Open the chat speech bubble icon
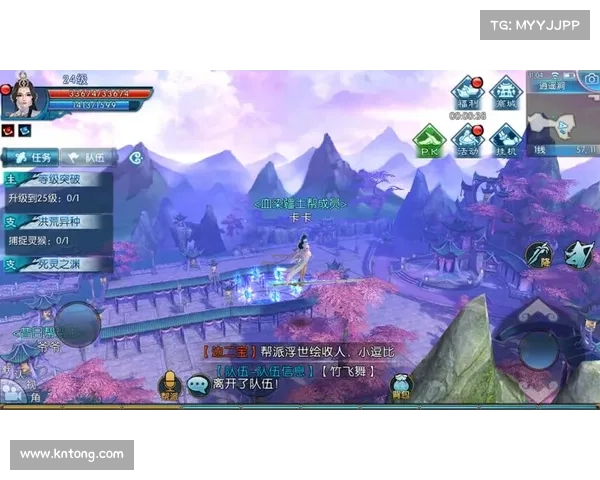This screenshot has height=480, width=600. pos(198,385)
